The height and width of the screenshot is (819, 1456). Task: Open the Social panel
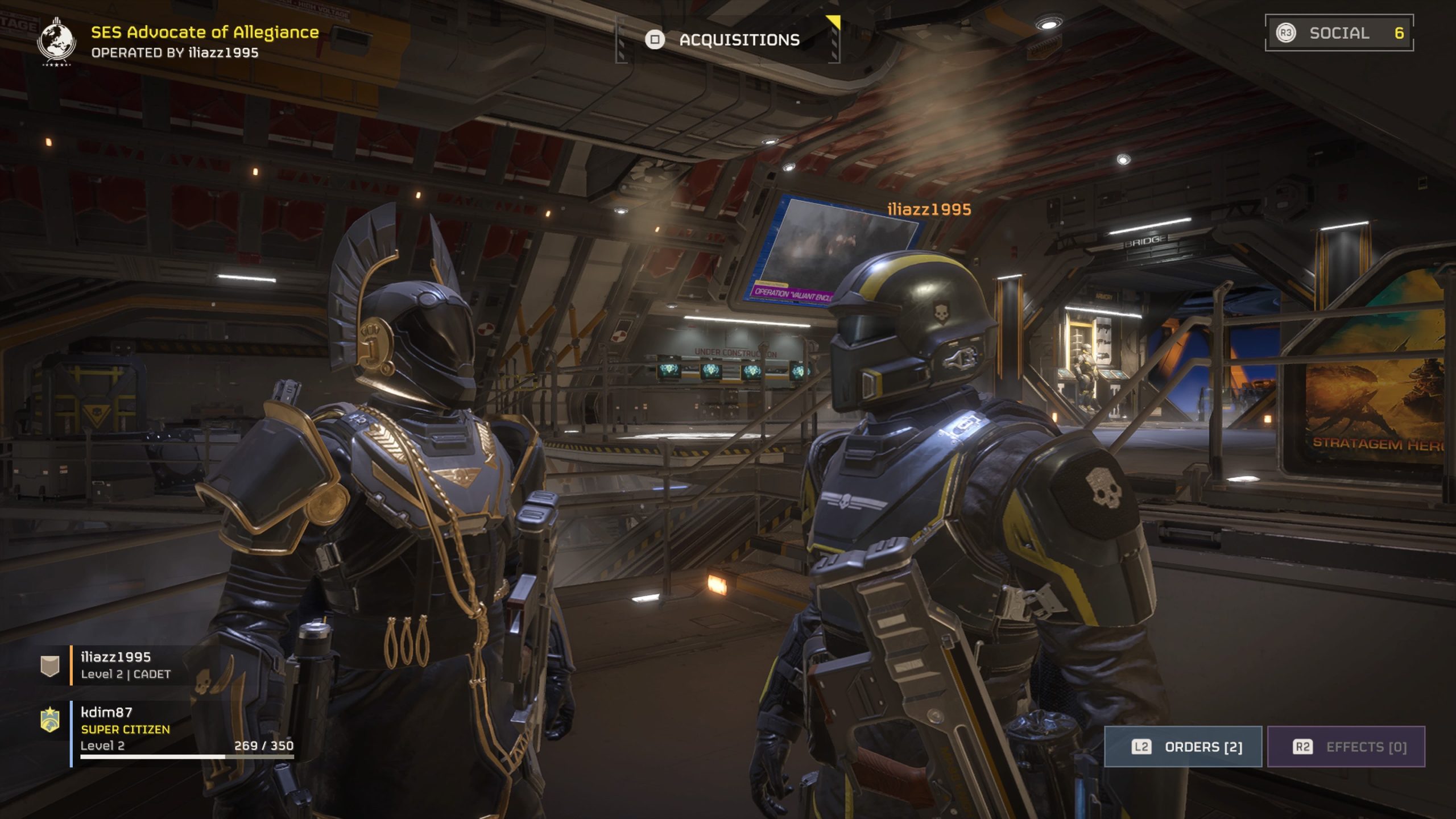pos(1339,33)
